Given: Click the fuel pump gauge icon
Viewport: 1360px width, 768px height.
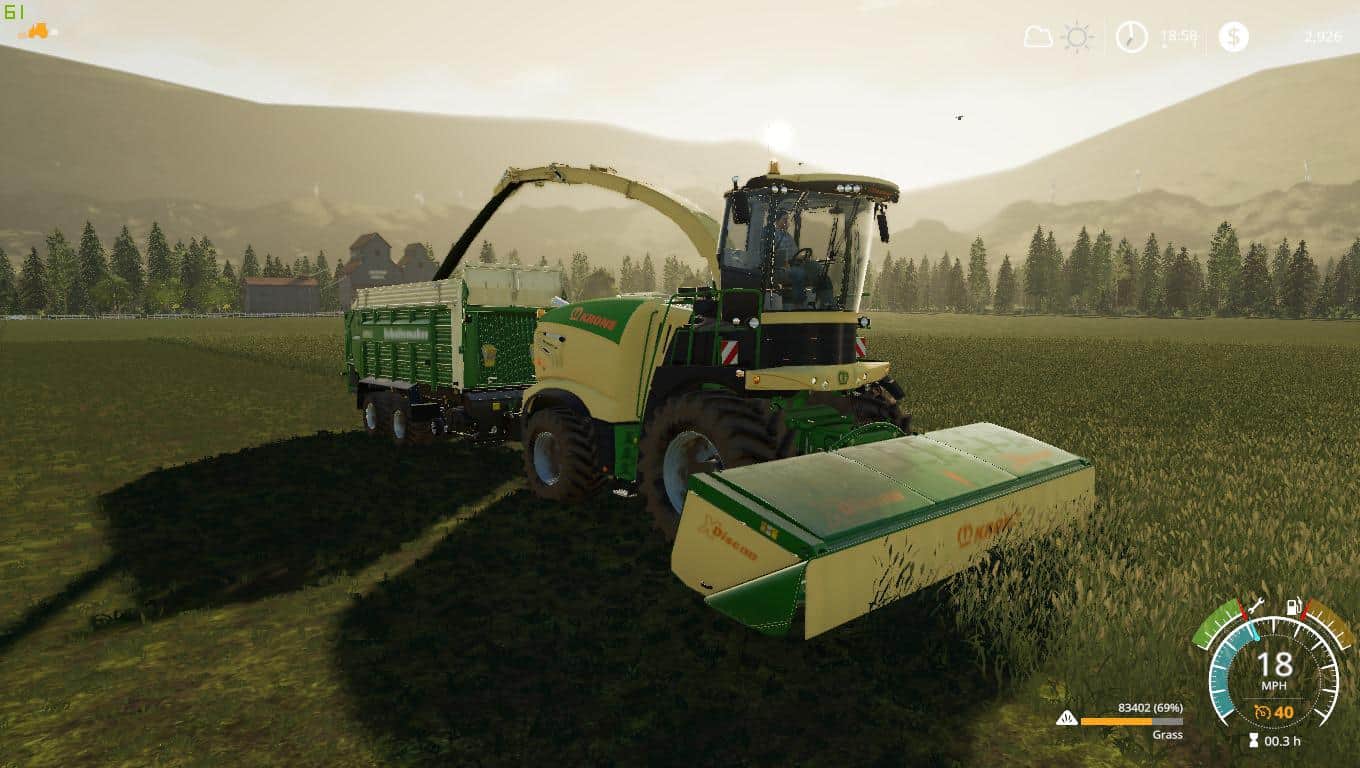Looking at the screenshot, I should click(1293, 607).
